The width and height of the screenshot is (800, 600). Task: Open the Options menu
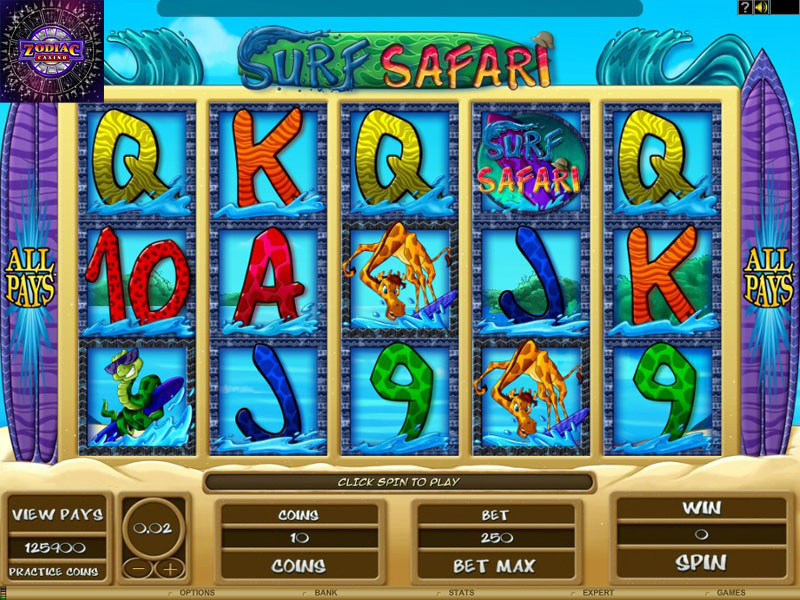tap(197, 593)
